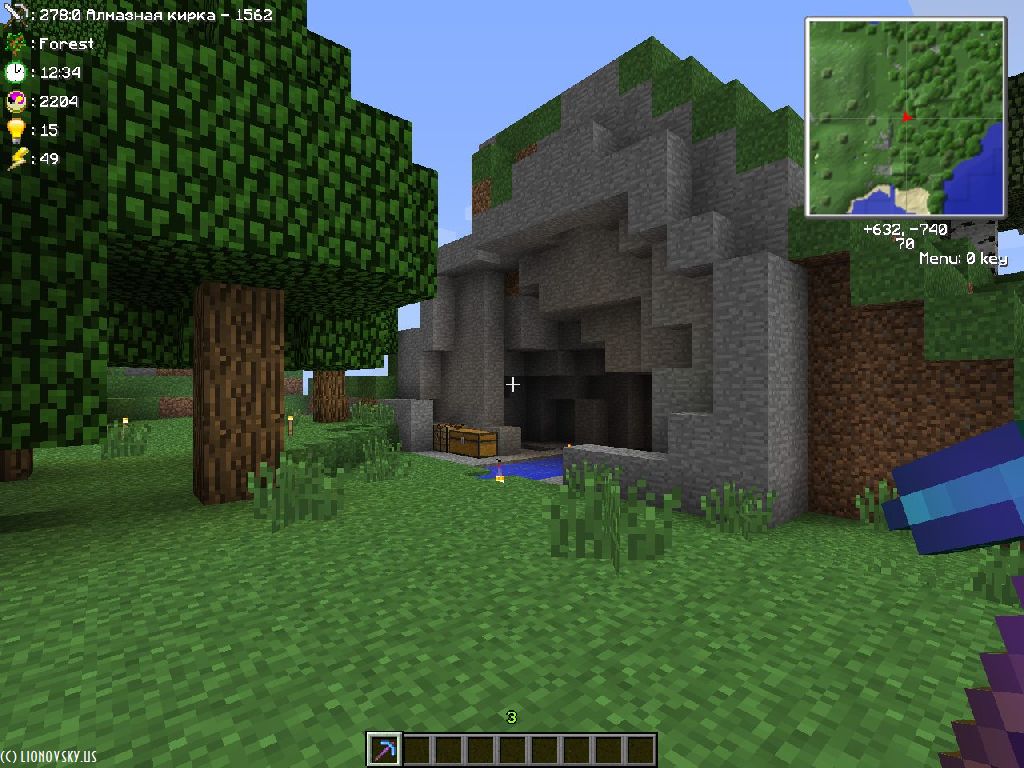
Task: Select the diamond pickaxe hotbar slot
Action: tap(385, 749)
